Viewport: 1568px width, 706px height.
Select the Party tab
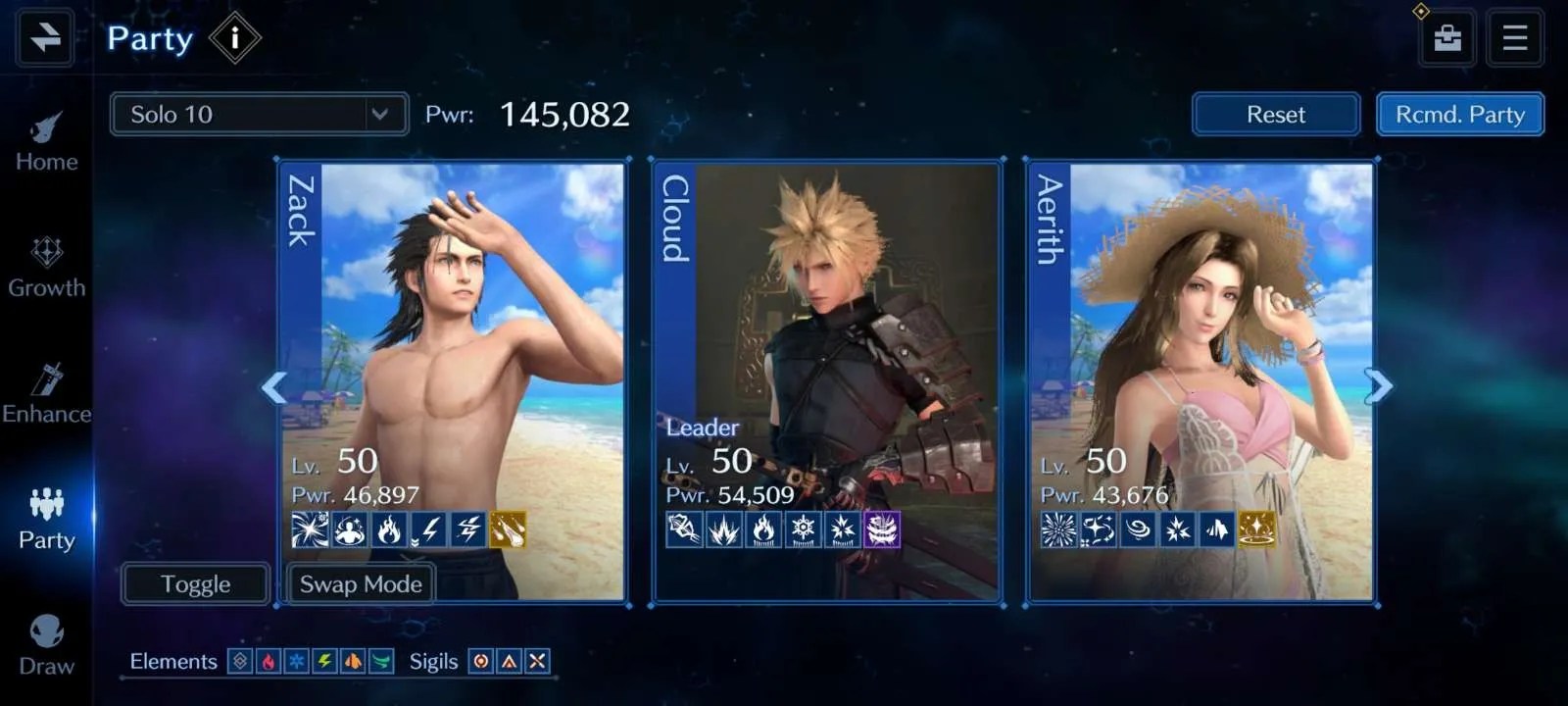(46, 520)
